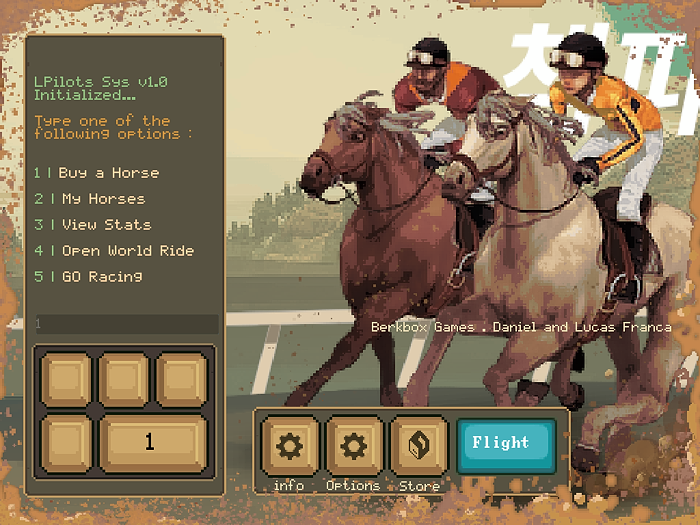Image resolution: width=700 pixels, height=525 pixels.
Task: Open the Options gear button
Action: coord(354,446)
